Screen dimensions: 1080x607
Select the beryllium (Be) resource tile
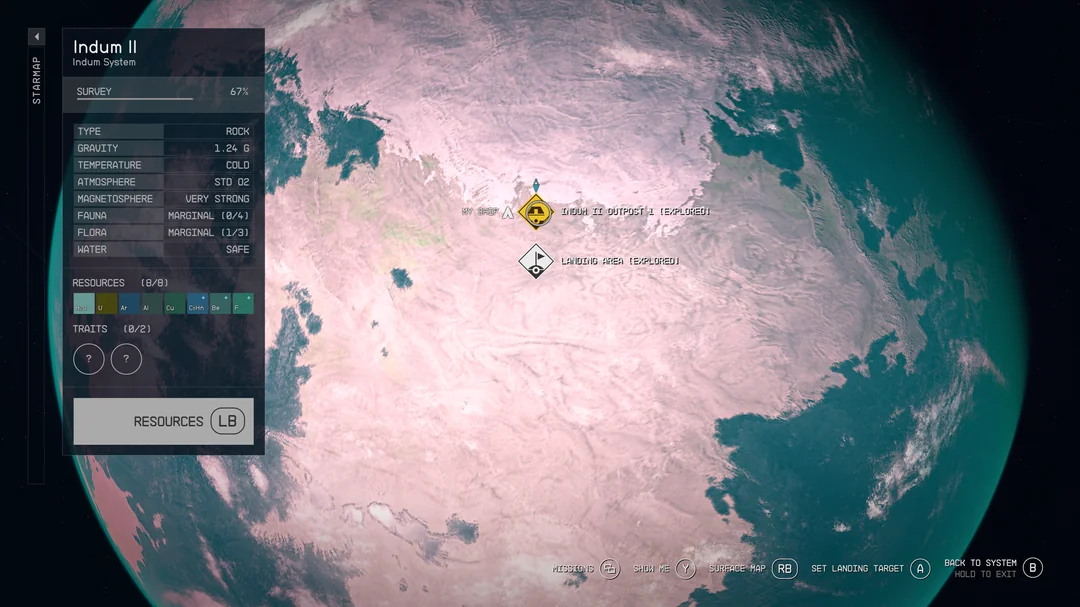point(220,303)
